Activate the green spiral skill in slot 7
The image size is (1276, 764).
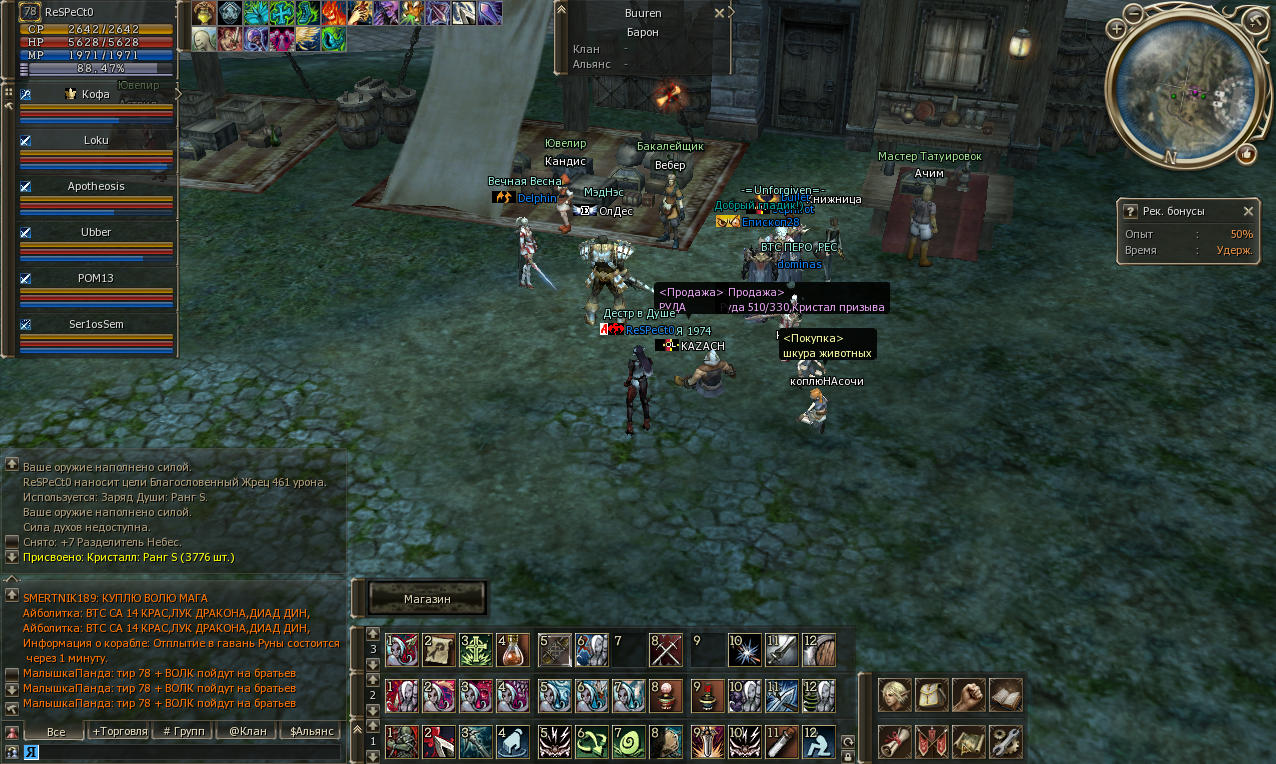(x=628, y=741)
